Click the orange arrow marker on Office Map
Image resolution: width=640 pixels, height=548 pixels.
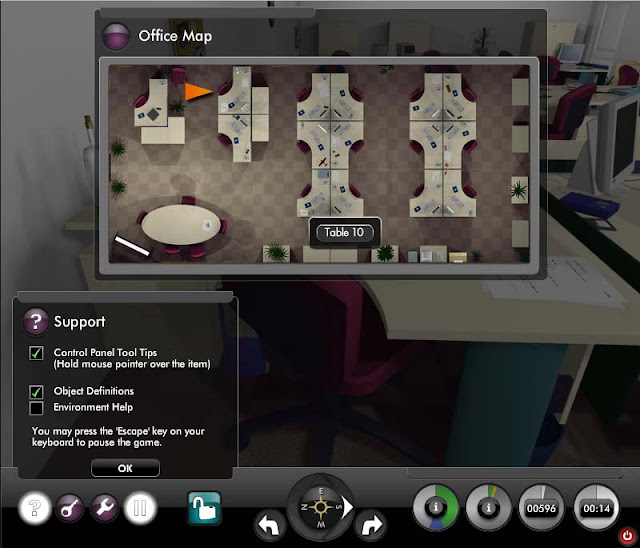[197, 92]
